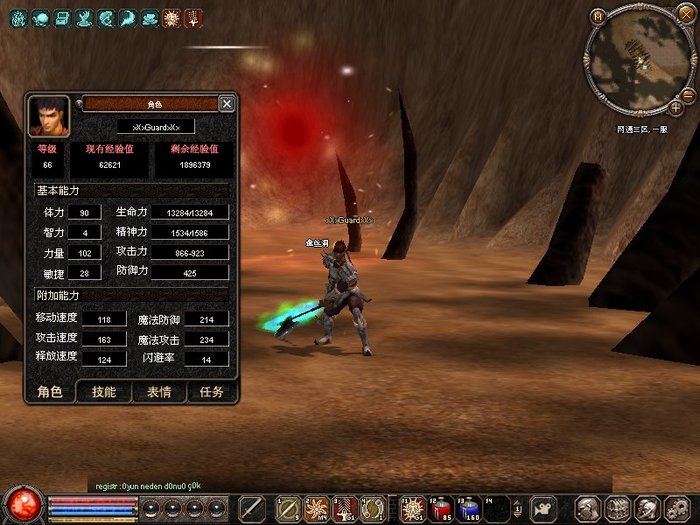Click the M button on the minimap
Screen dimensions: 700x525
click(597, 16)
